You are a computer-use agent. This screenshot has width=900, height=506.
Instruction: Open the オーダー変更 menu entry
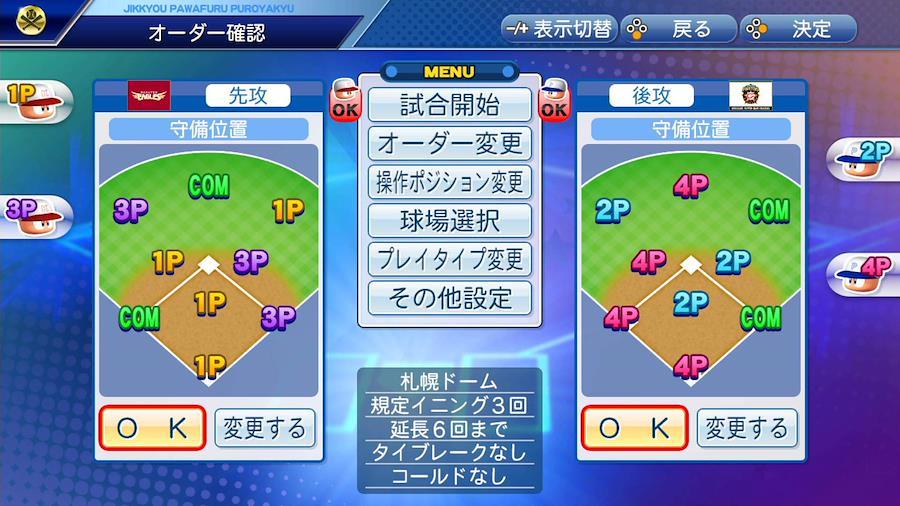click(449, 143)
